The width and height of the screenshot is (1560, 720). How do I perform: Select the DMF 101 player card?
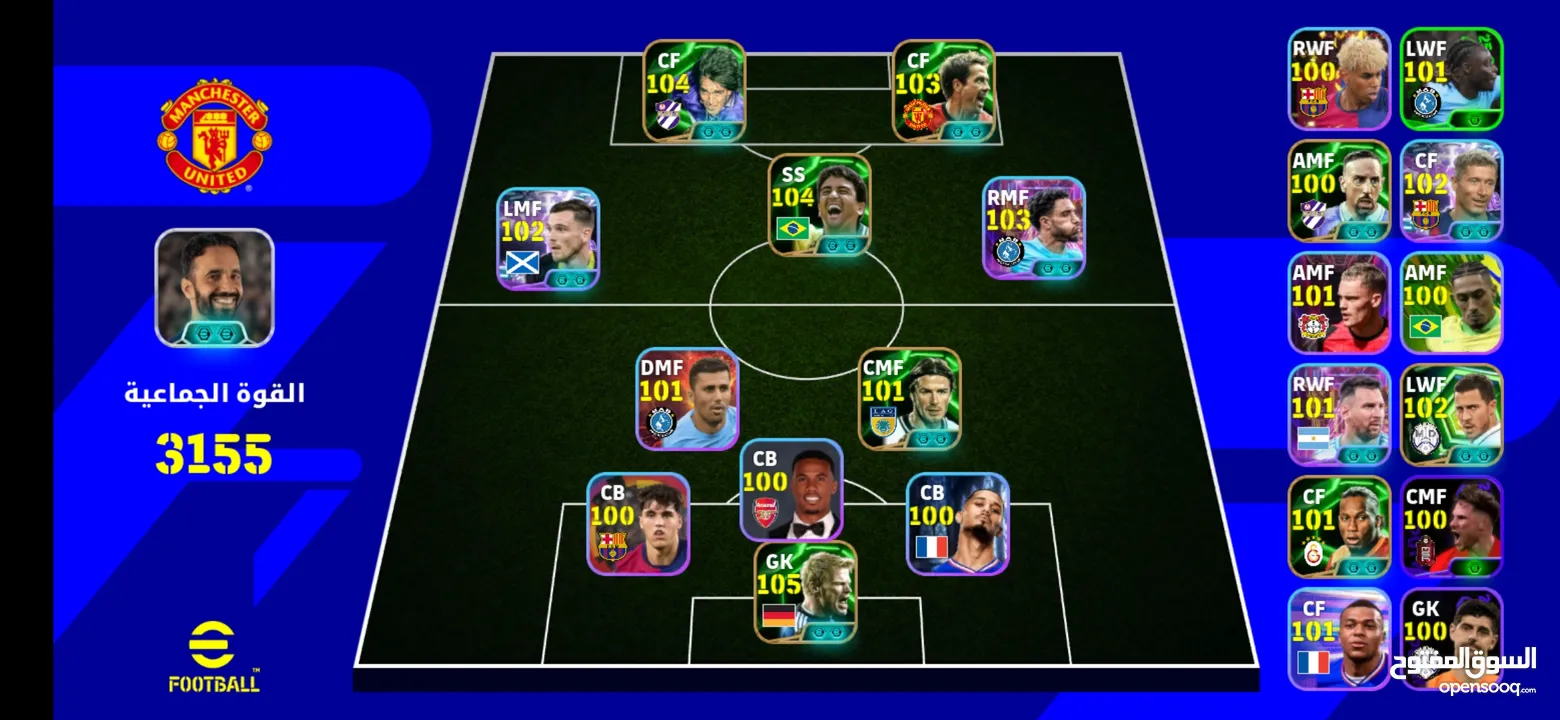(688, 398)
